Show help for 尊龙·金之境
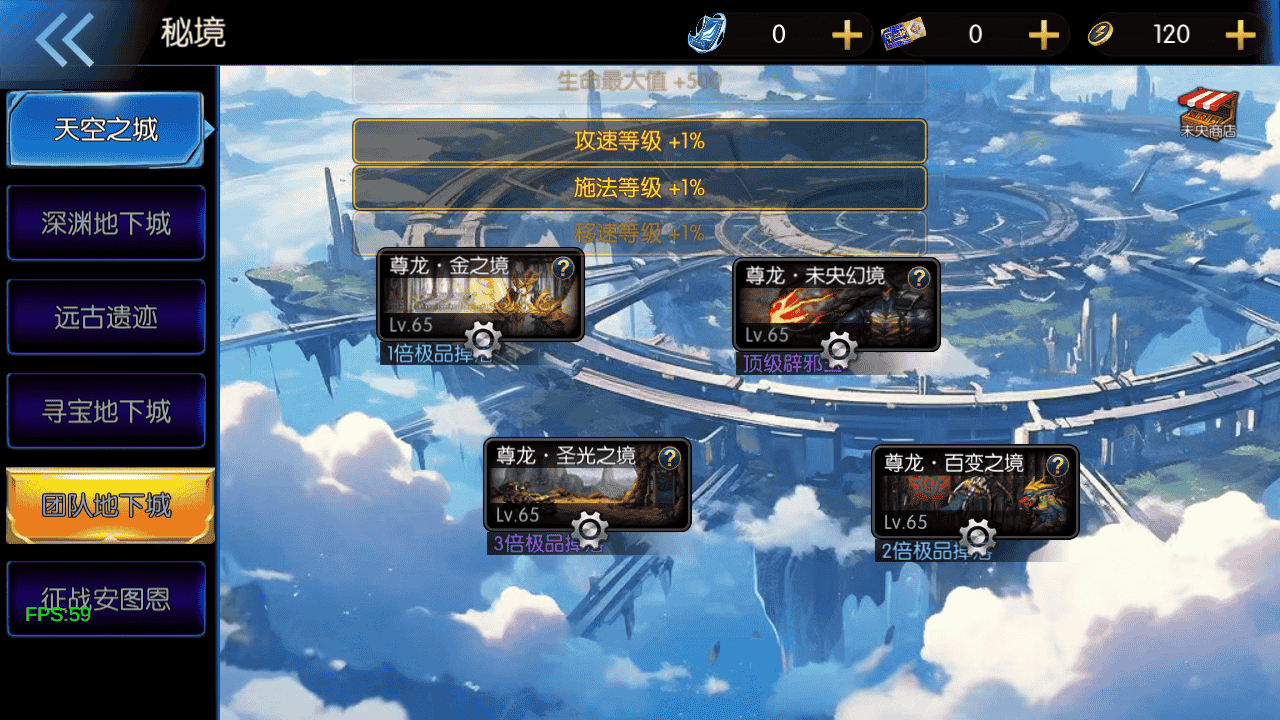This screenshot has width=1280, height=720. 563,267
